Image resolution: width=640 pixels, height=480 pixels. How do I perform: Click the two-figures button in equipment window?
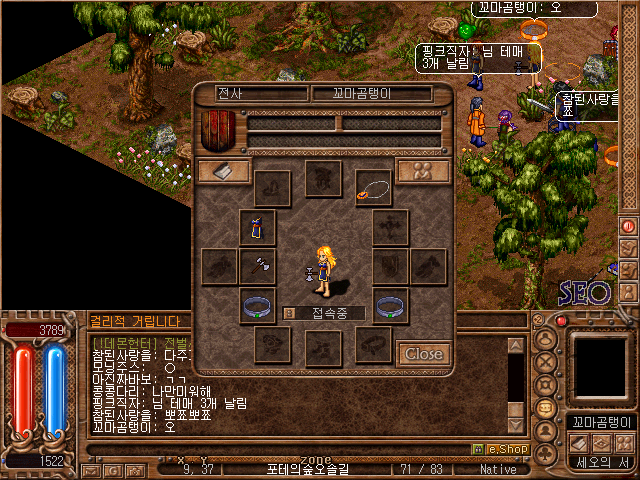coord(422,171)
